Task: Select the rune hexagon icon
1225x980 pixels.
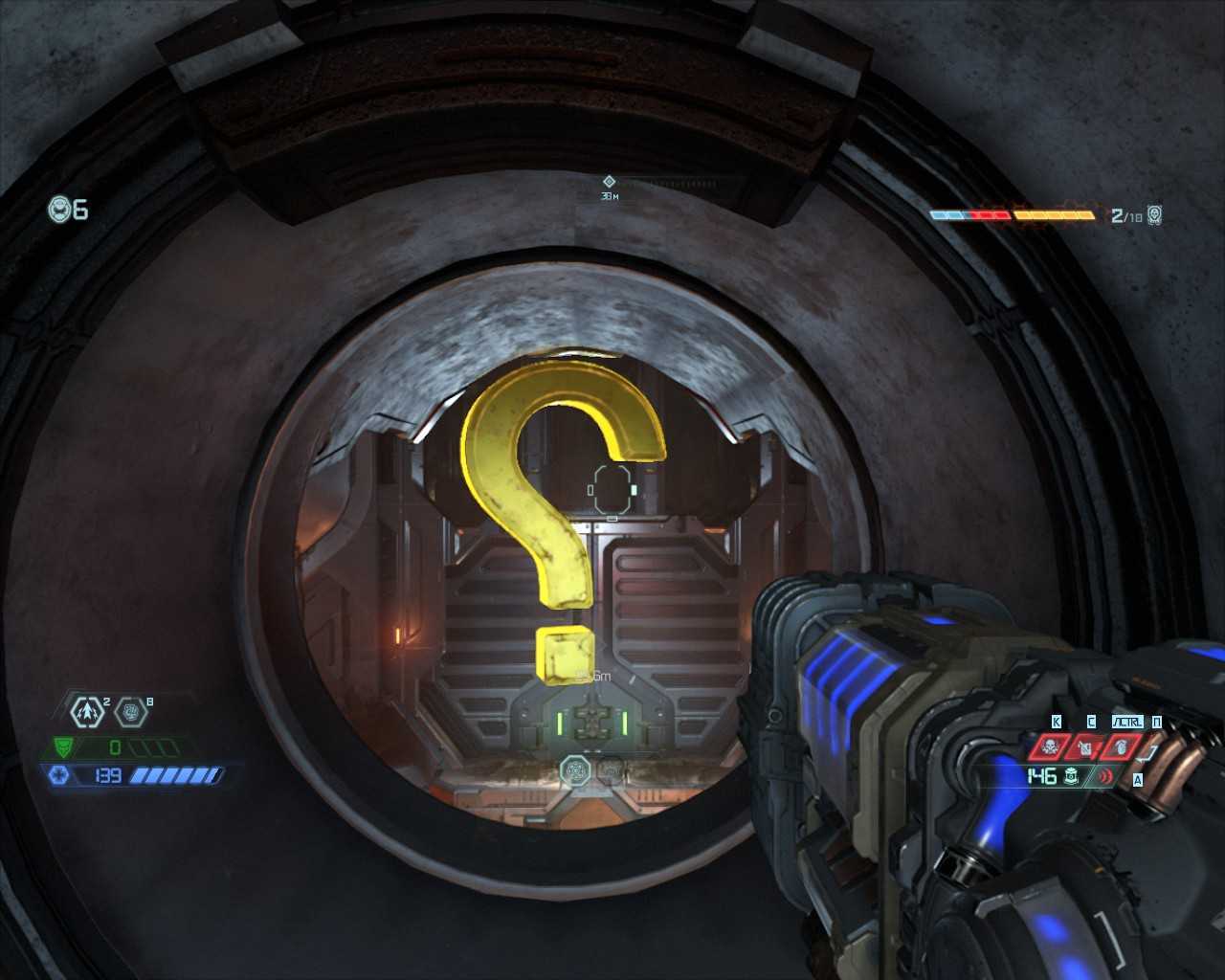Action: coord(130,711)
